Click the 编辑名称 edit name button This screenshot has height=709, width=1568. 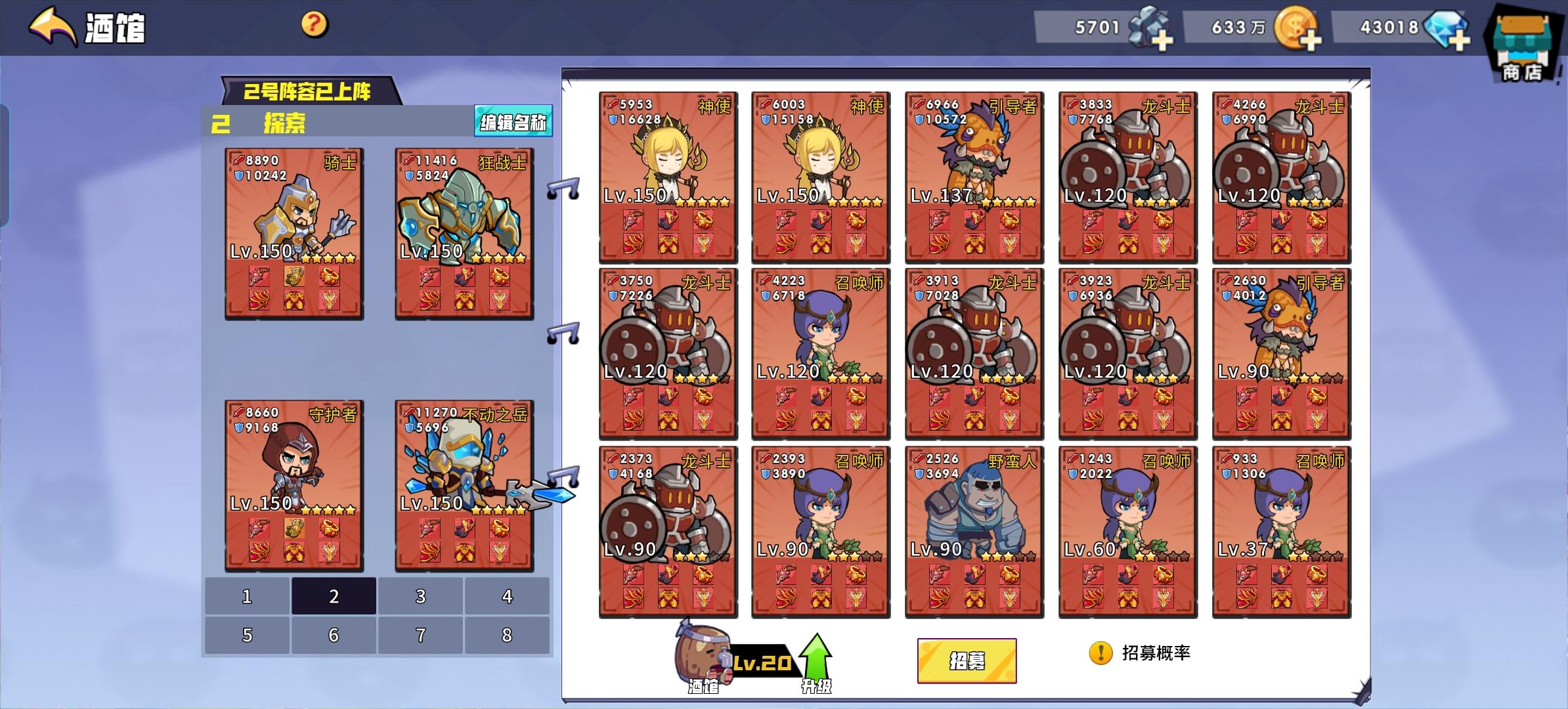tap(514, 121)
